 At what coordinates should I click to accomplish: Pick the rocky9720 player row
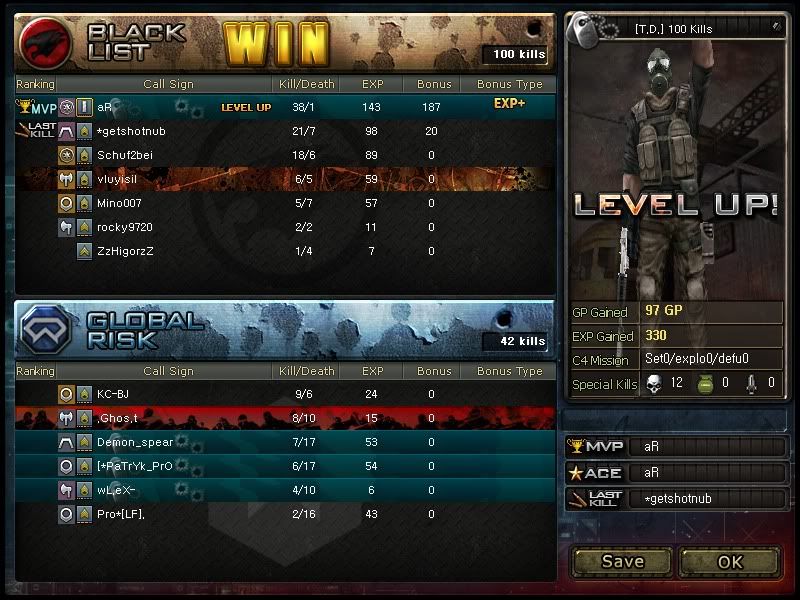pyautogui.click(x=124, y=227)
